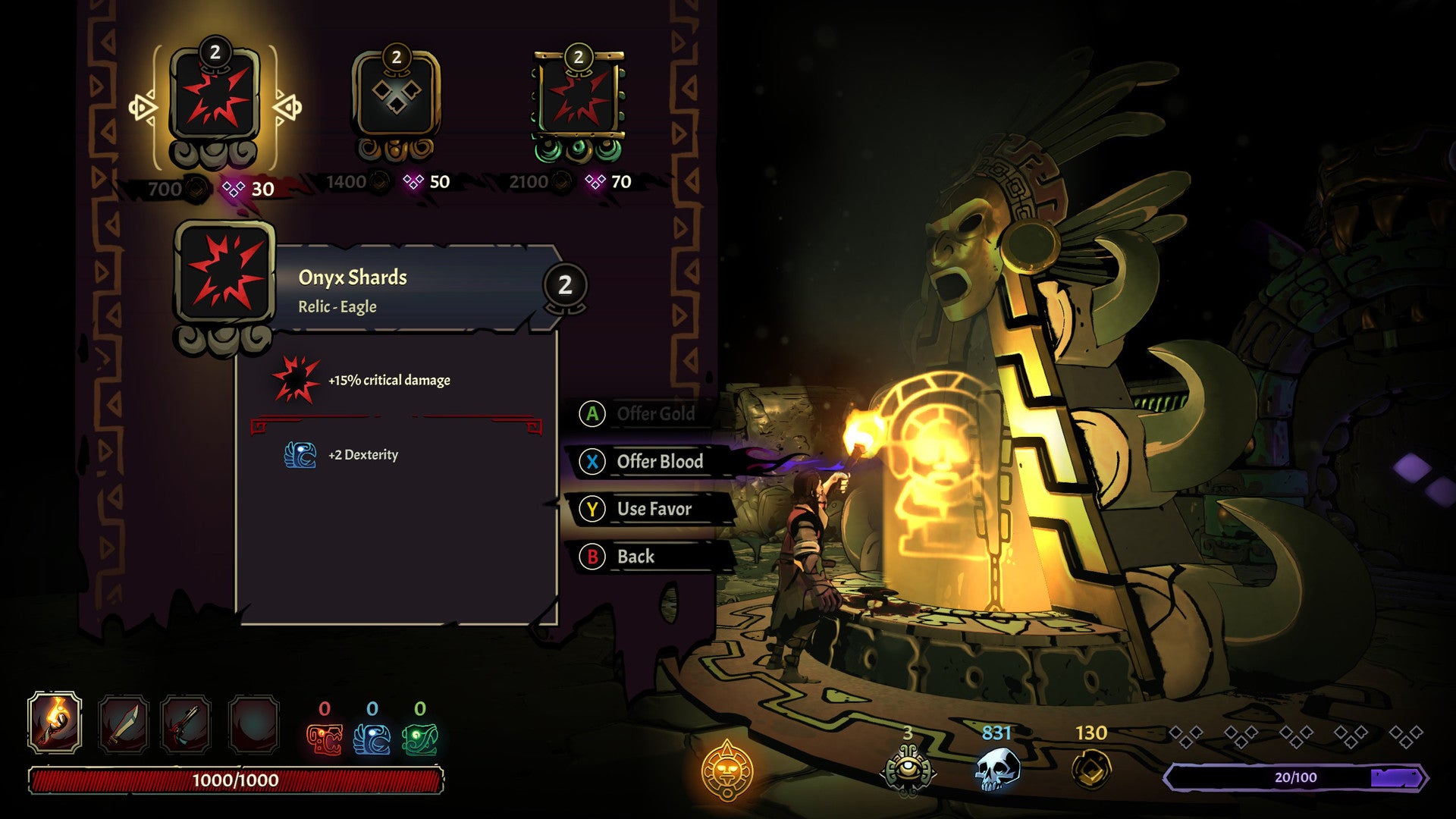Screen dimensions: 1456x819
Task: Select the relic costing 2100 gold
Action: [x=578, y=97]
